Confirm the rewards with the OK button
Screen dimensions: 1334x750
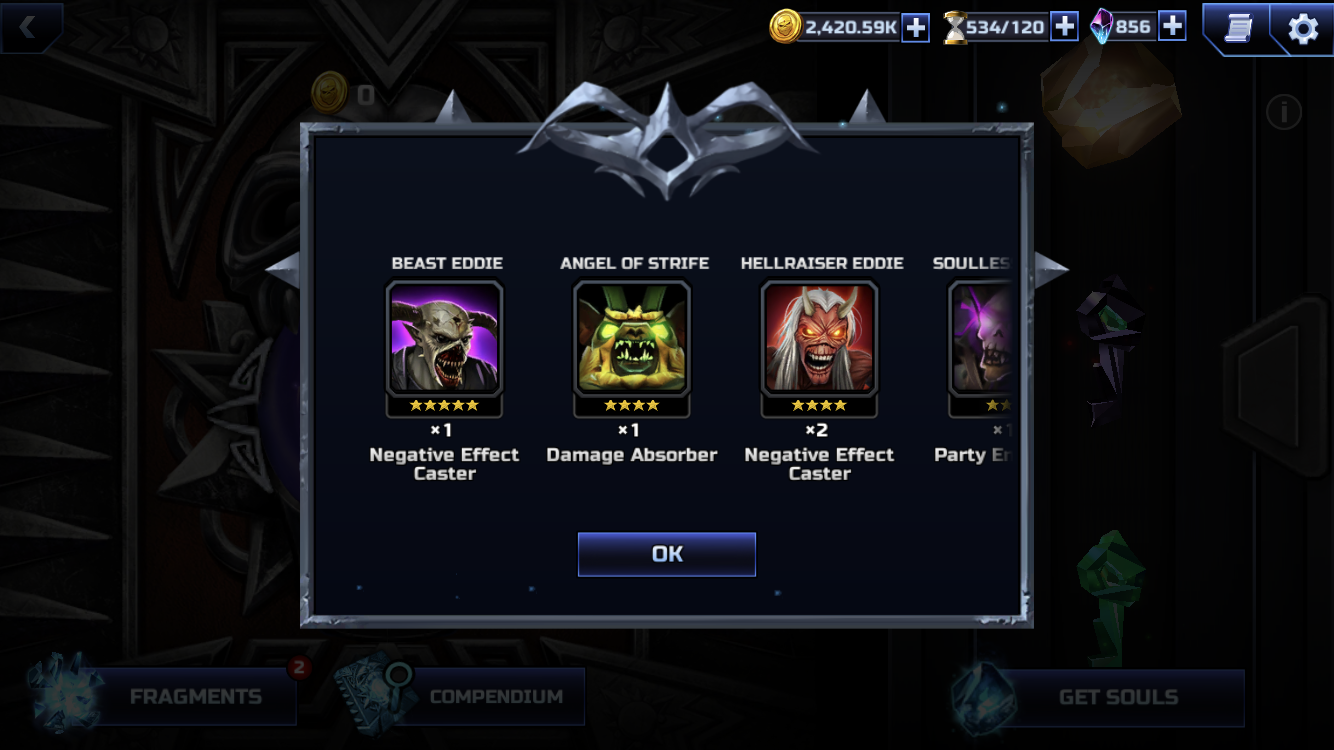[666, 554]
